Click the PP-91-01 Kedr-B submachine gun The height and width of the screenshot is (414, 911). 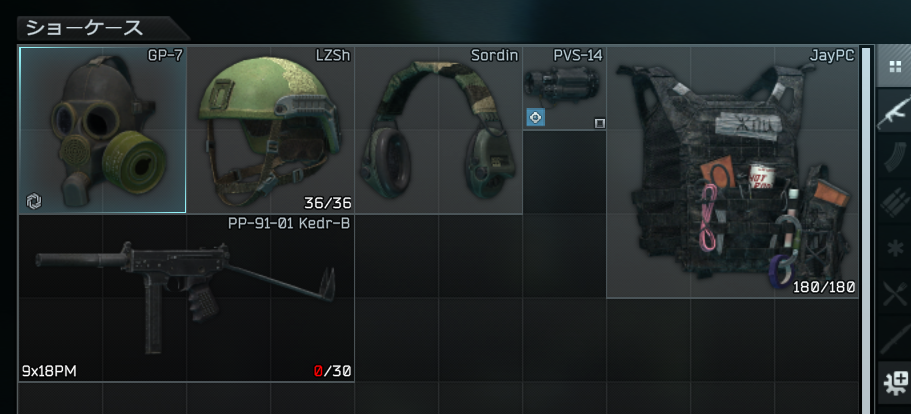tap(186, 298)
